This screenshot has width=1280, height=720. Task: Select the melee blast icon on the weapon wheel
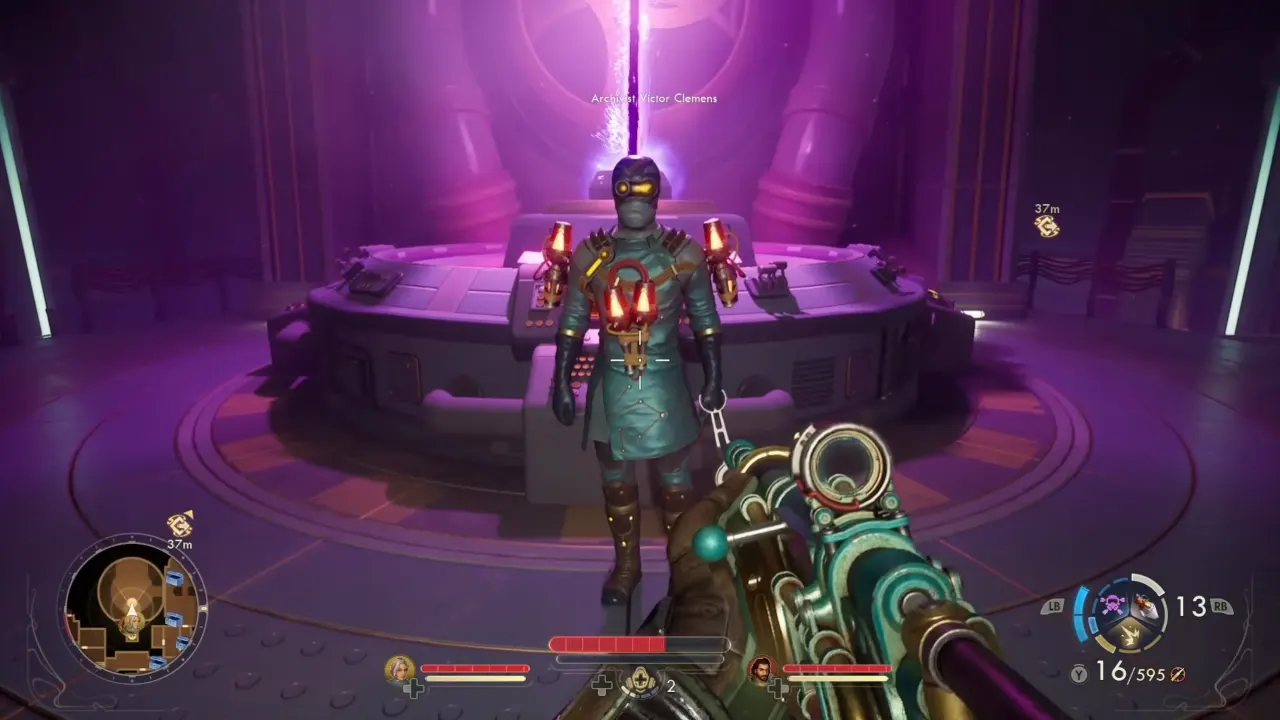pyautogui.click(x=1130, y=636)
